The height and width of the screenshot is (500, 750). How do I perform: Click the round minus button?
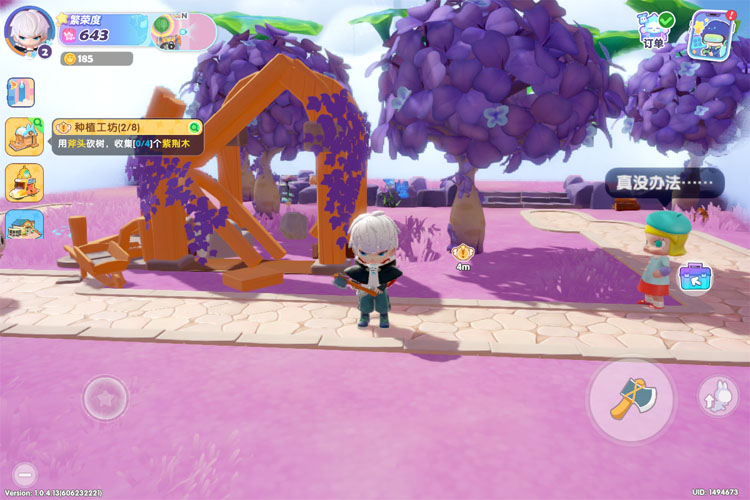pyautogui.click(x=26, y=474)
